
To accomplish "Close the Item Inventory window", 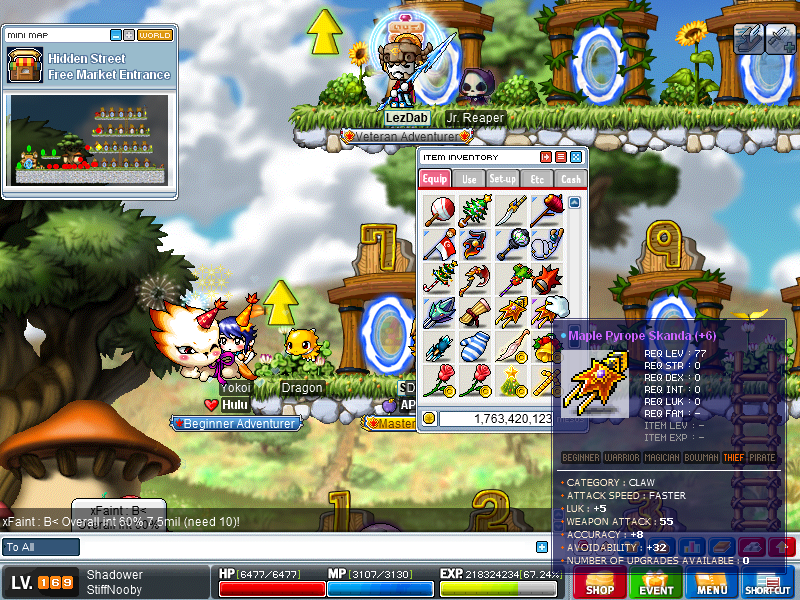I will pyautogui.click(x=576, y=157).
